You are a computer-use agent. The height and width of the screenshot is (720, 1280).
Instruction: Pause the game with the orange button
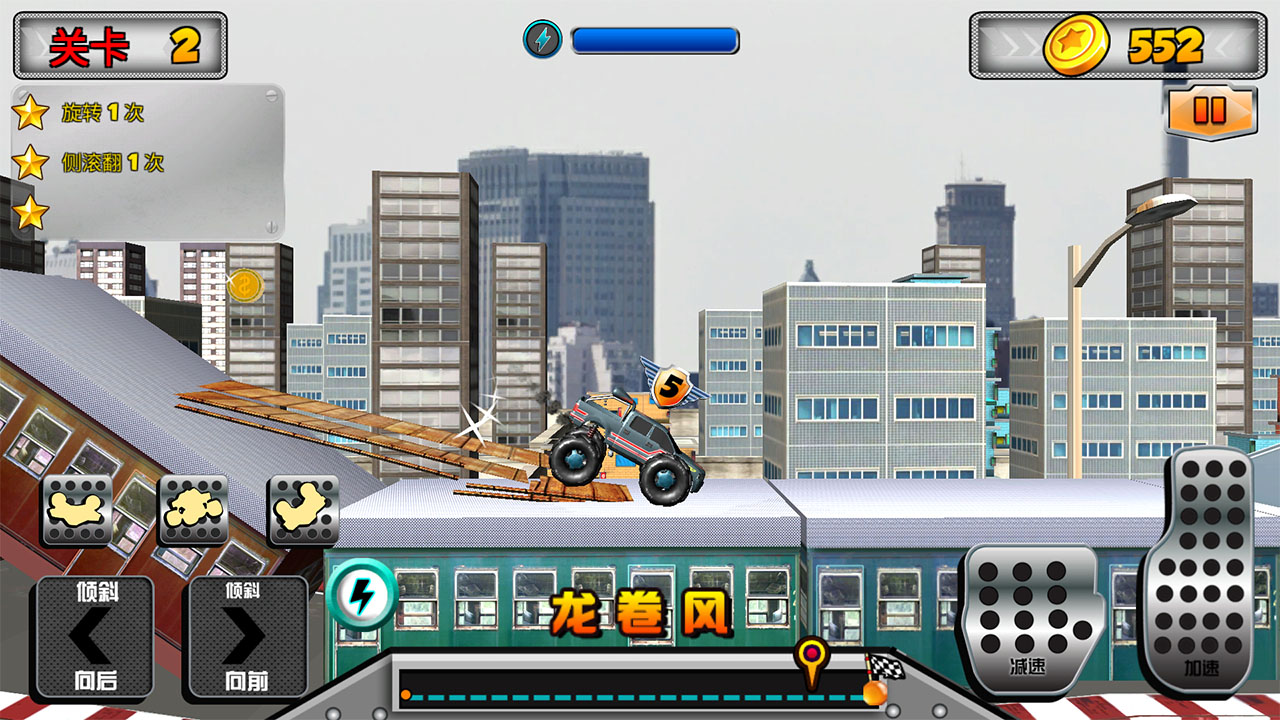1210,111
